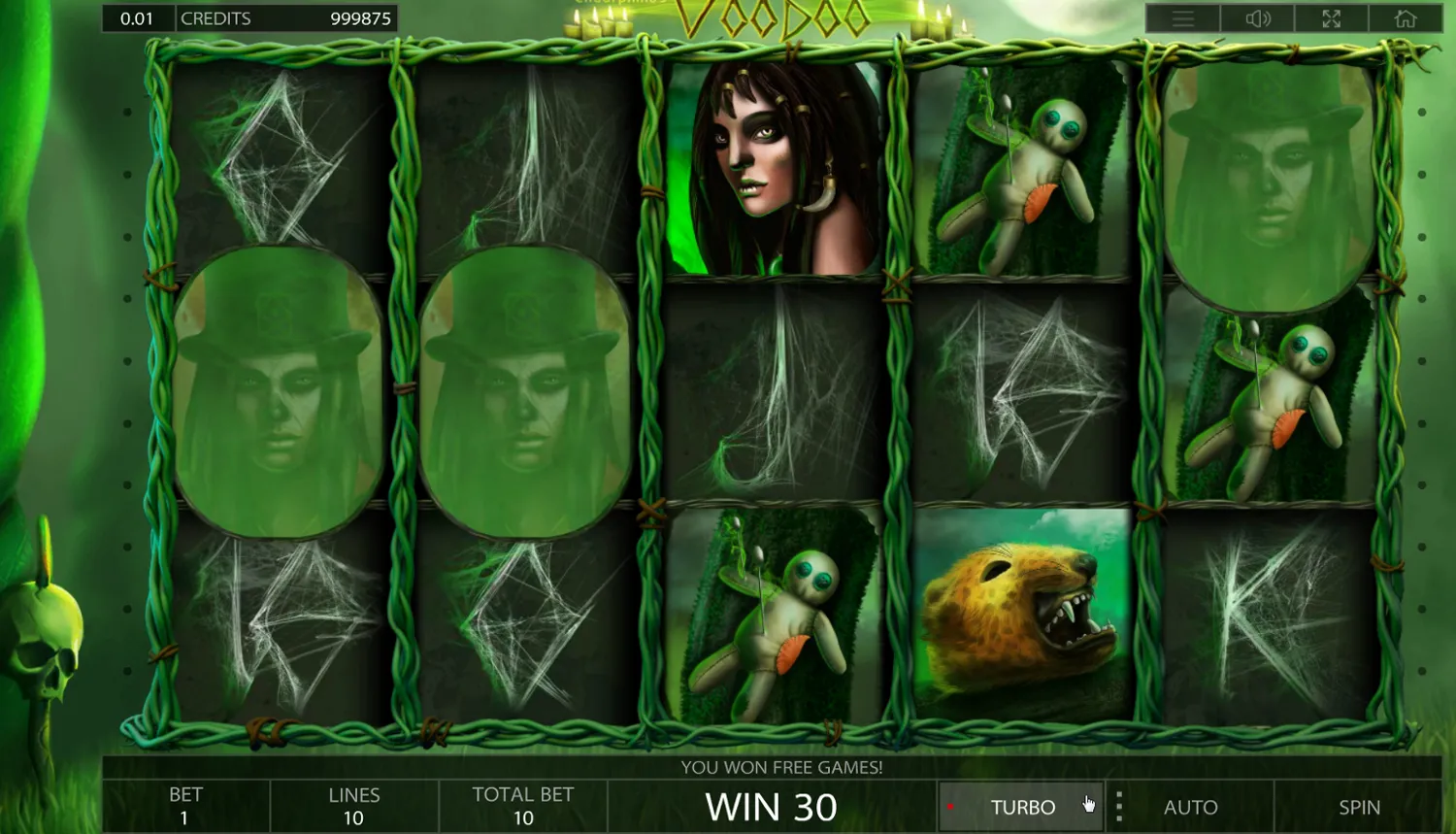Image resolution: width=1456 pixels, height=834 pixels.
Task: Enter fullscreen using the expand arrows icon
Action: coord(1333,17)
